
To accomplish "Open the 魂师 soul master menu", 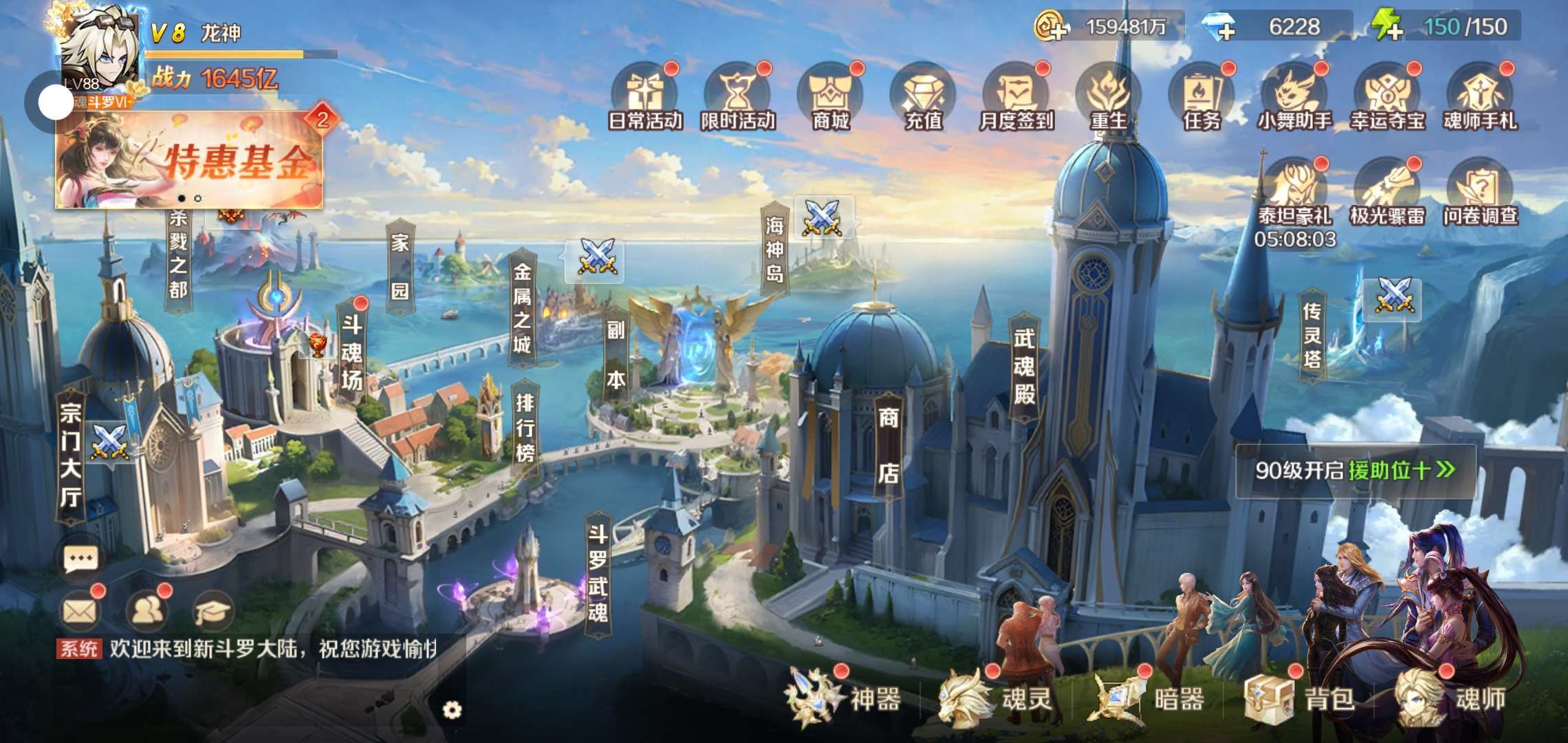I will pyautogui.click(x=1450, y=698).
